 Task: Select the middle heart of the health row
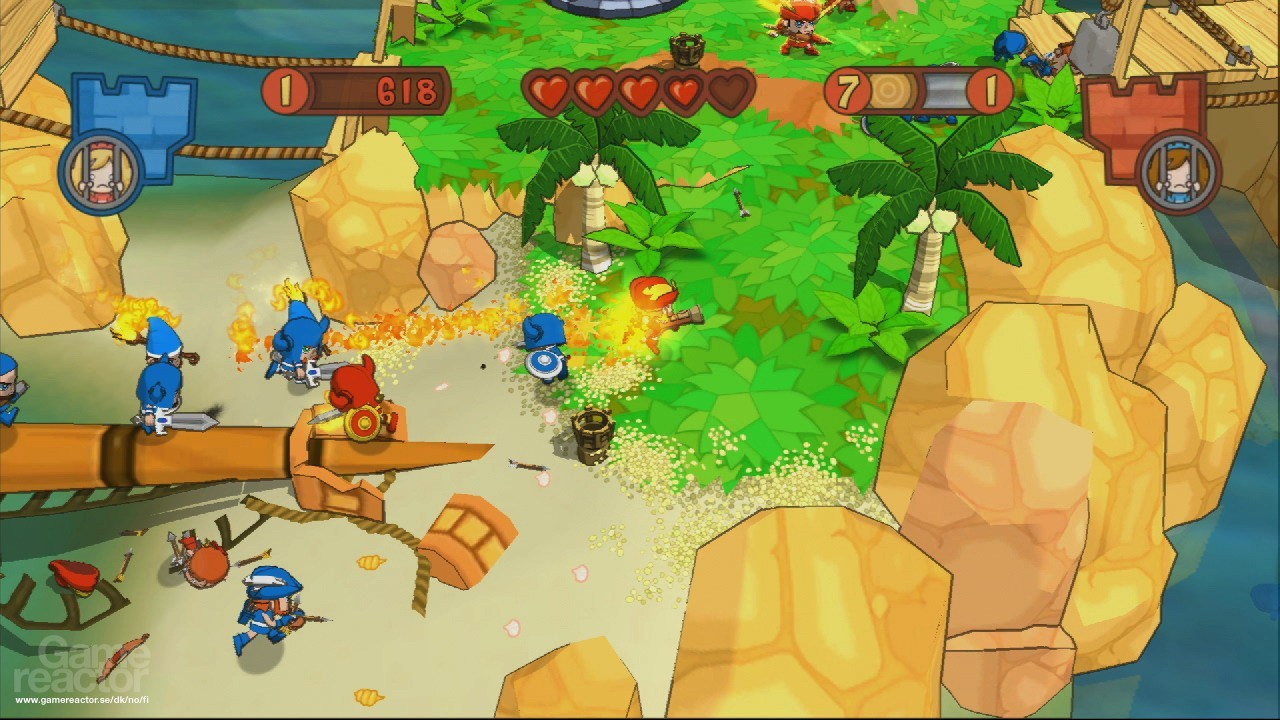pos(640,90)
